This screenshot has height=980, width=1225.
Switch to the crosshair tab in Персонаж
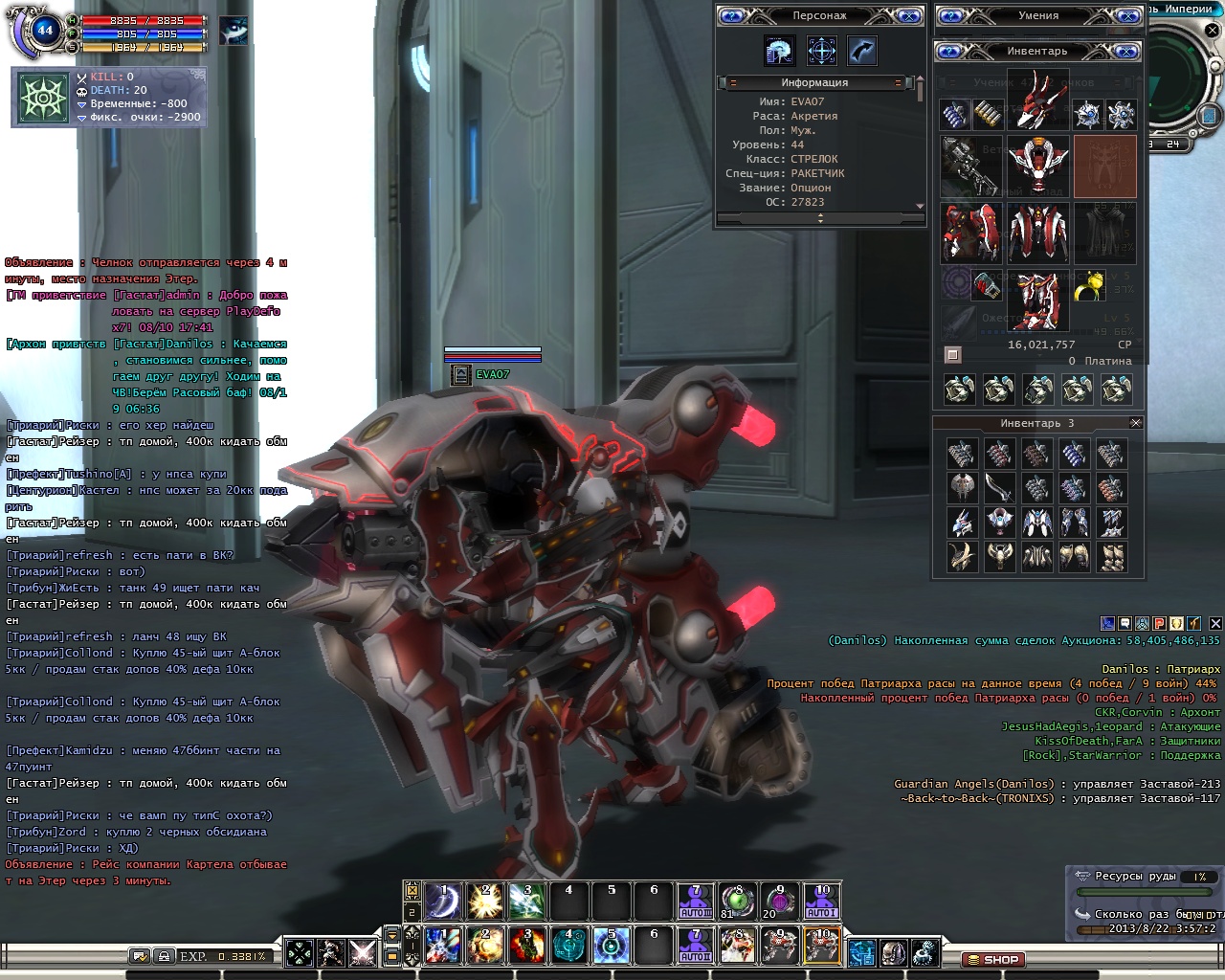pyautogui.click(x=821, y=51)
